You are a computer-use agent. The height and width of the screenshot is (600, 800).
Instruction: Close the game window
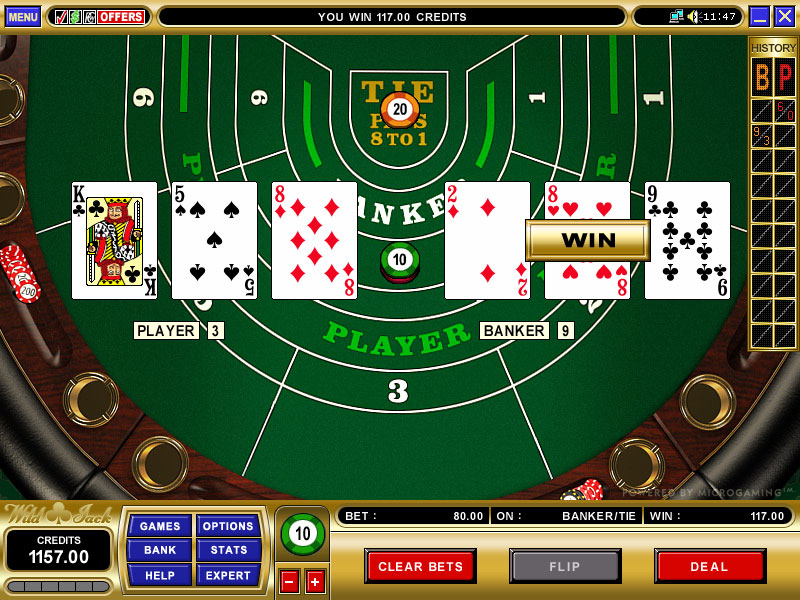pyautogui.click(x=784, y=16)
